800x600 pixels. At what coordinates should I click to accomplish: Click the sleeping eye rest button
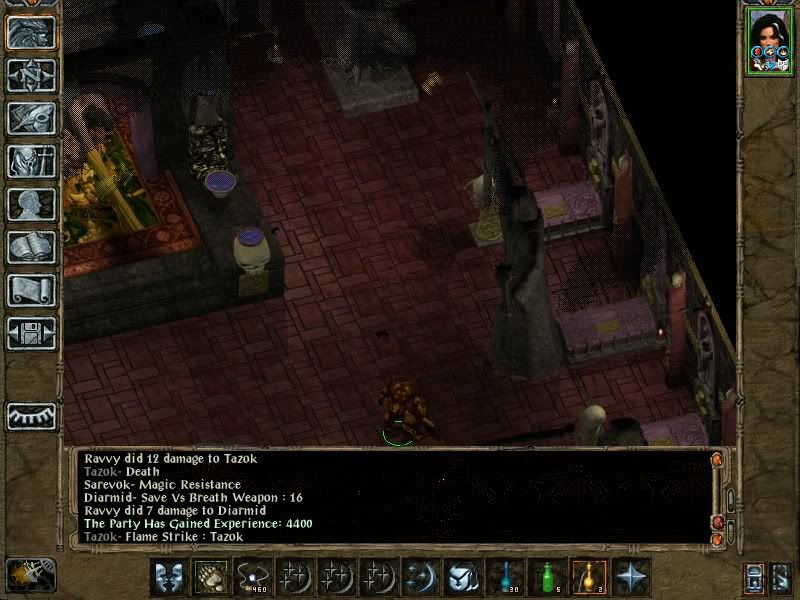tap(31, 416)
